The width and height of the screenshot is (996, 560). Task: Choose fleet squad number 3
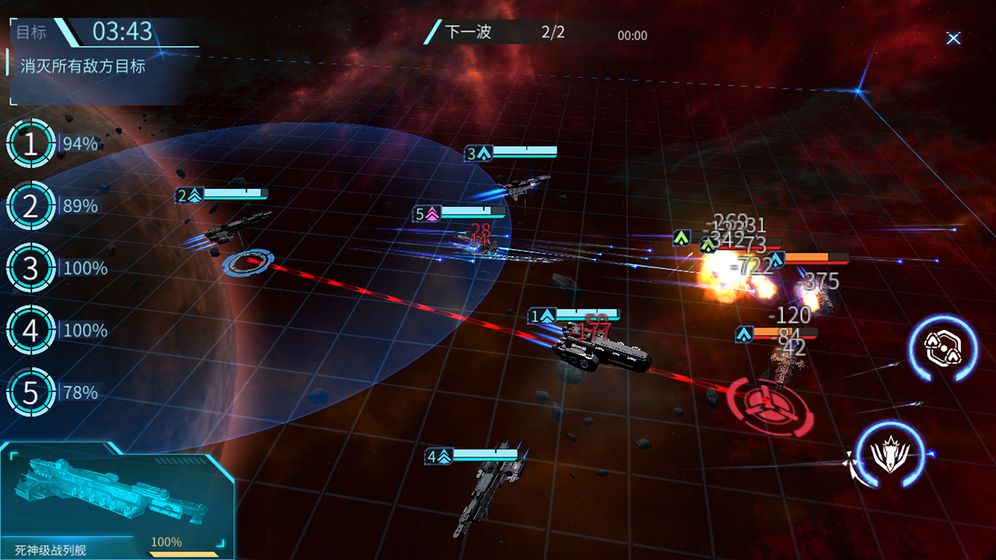pos(30,269)
